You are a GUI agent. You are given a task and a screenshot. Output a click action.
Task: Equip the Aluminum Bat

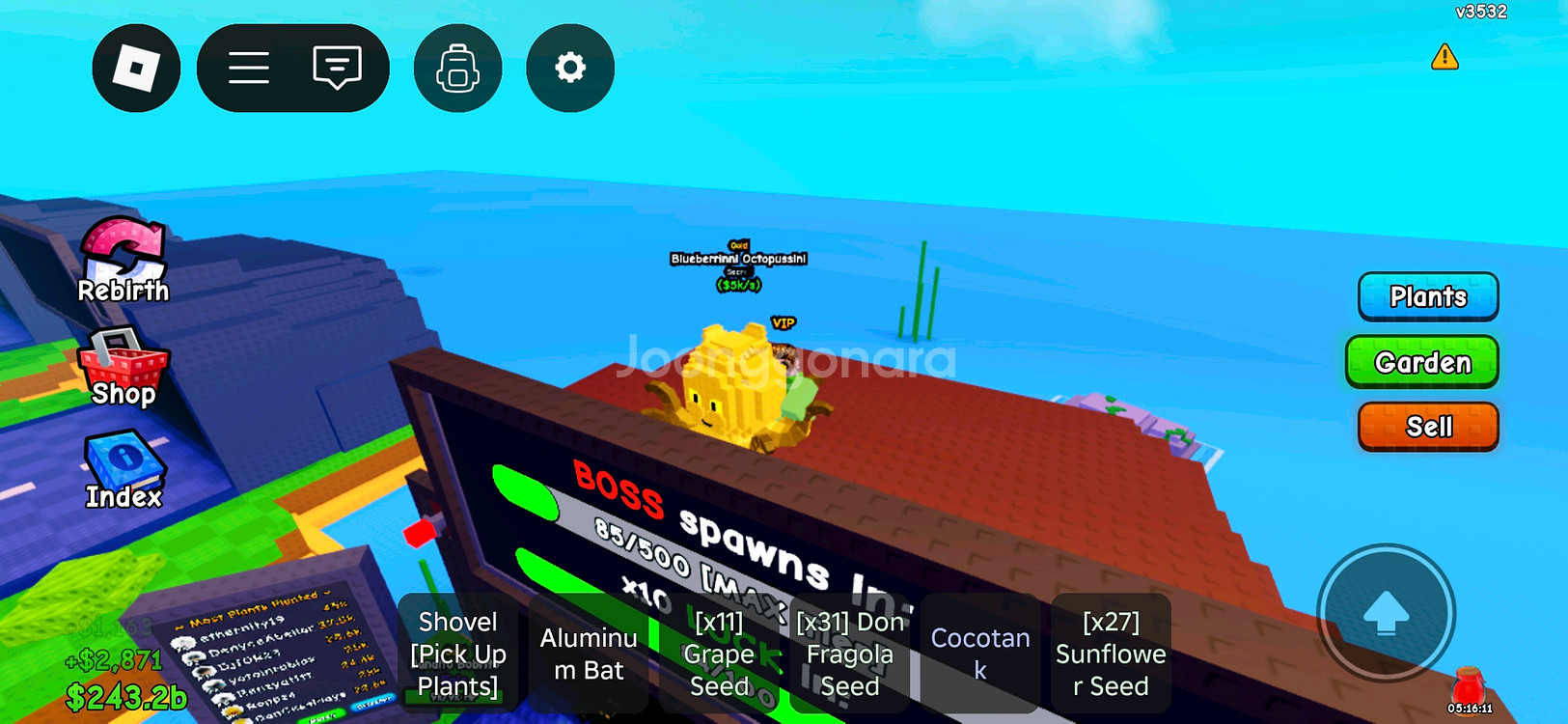point(589,654)
